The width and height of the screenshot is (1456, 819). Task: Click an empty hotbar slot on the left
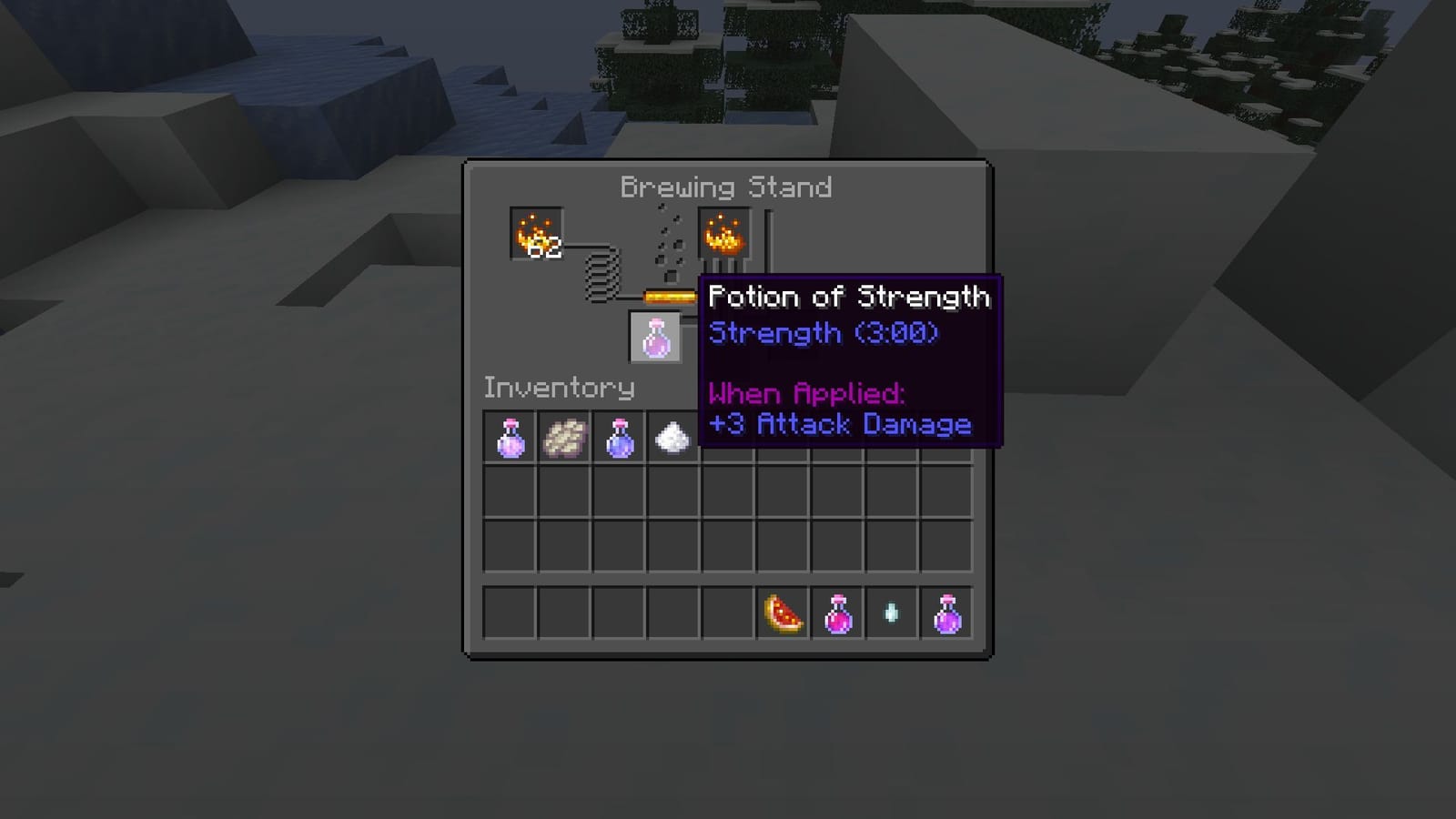point(510,612)
